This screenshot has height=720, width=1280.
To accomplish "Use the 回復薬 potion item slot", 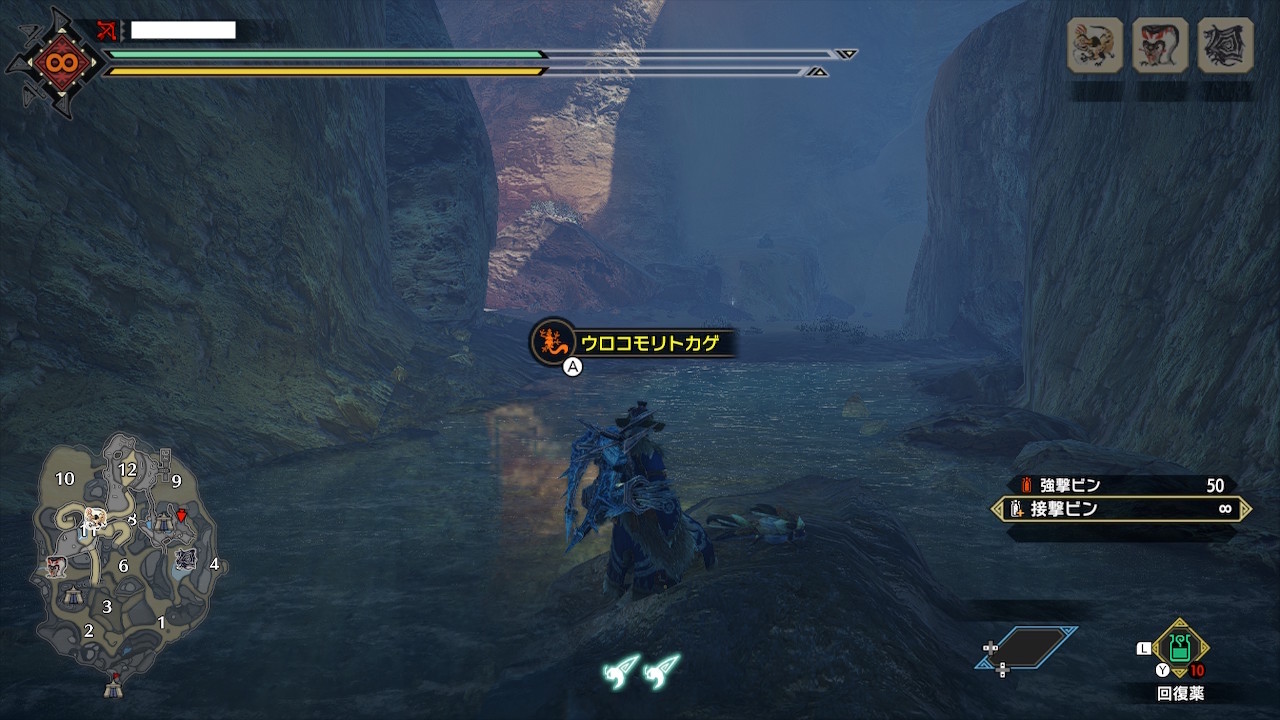I will tap(1180, 650).
